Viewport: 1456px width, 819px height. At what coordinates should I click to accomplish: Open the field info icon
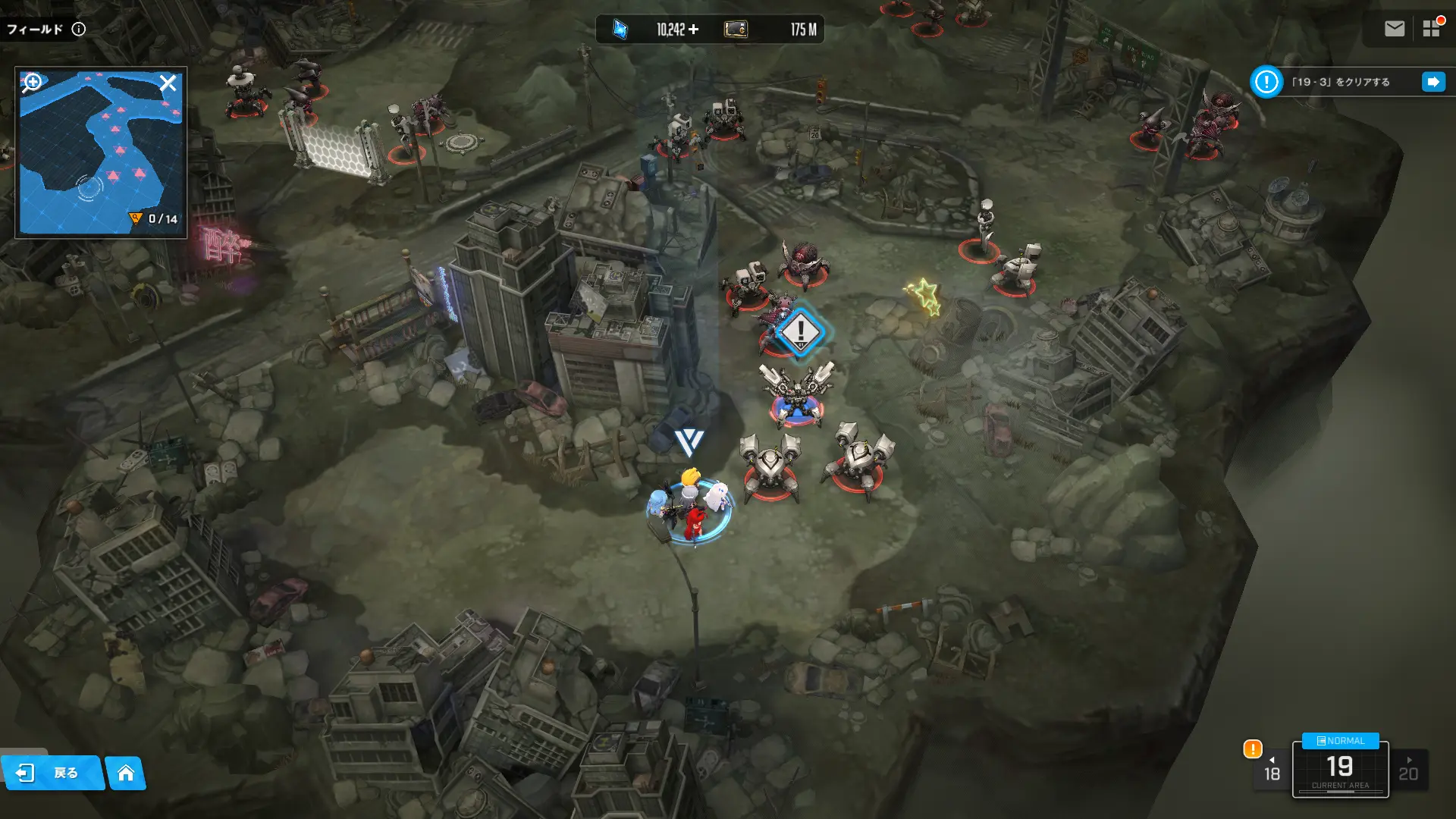pyautogui.click(x=79, y=29)
